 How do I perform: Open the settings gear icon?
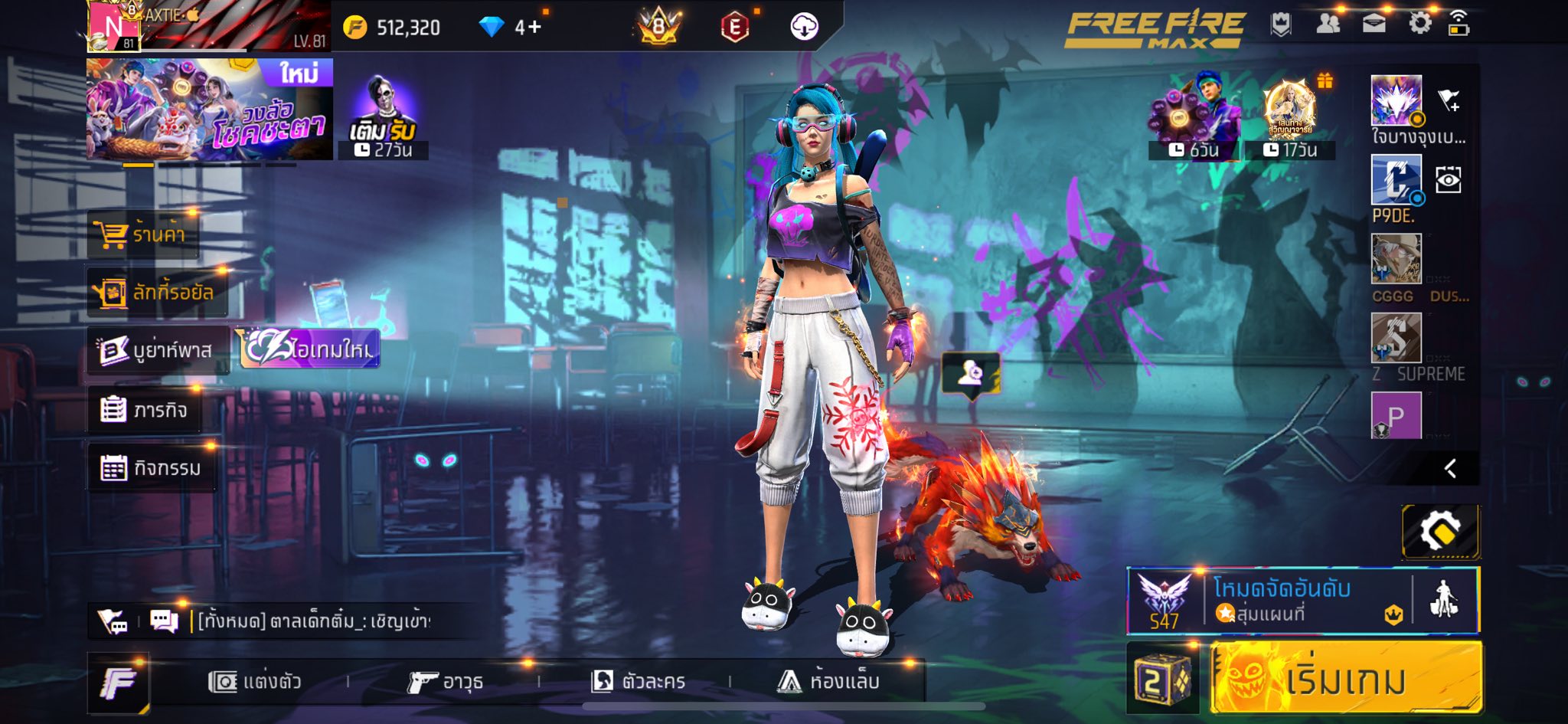point(1419,24)
